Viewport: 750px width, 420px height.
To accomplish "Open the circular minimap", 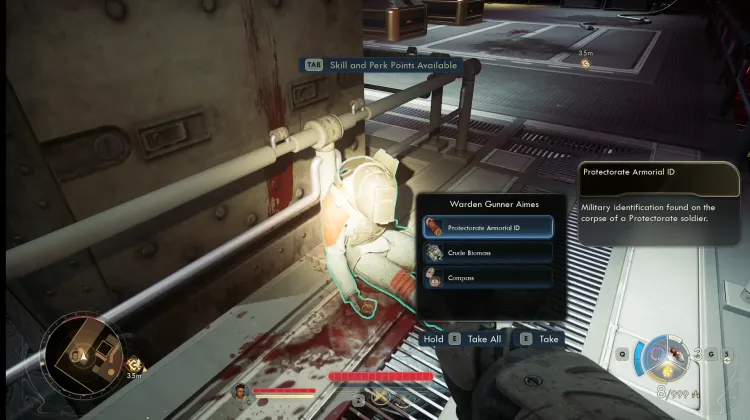I will [x=85, y=352].
